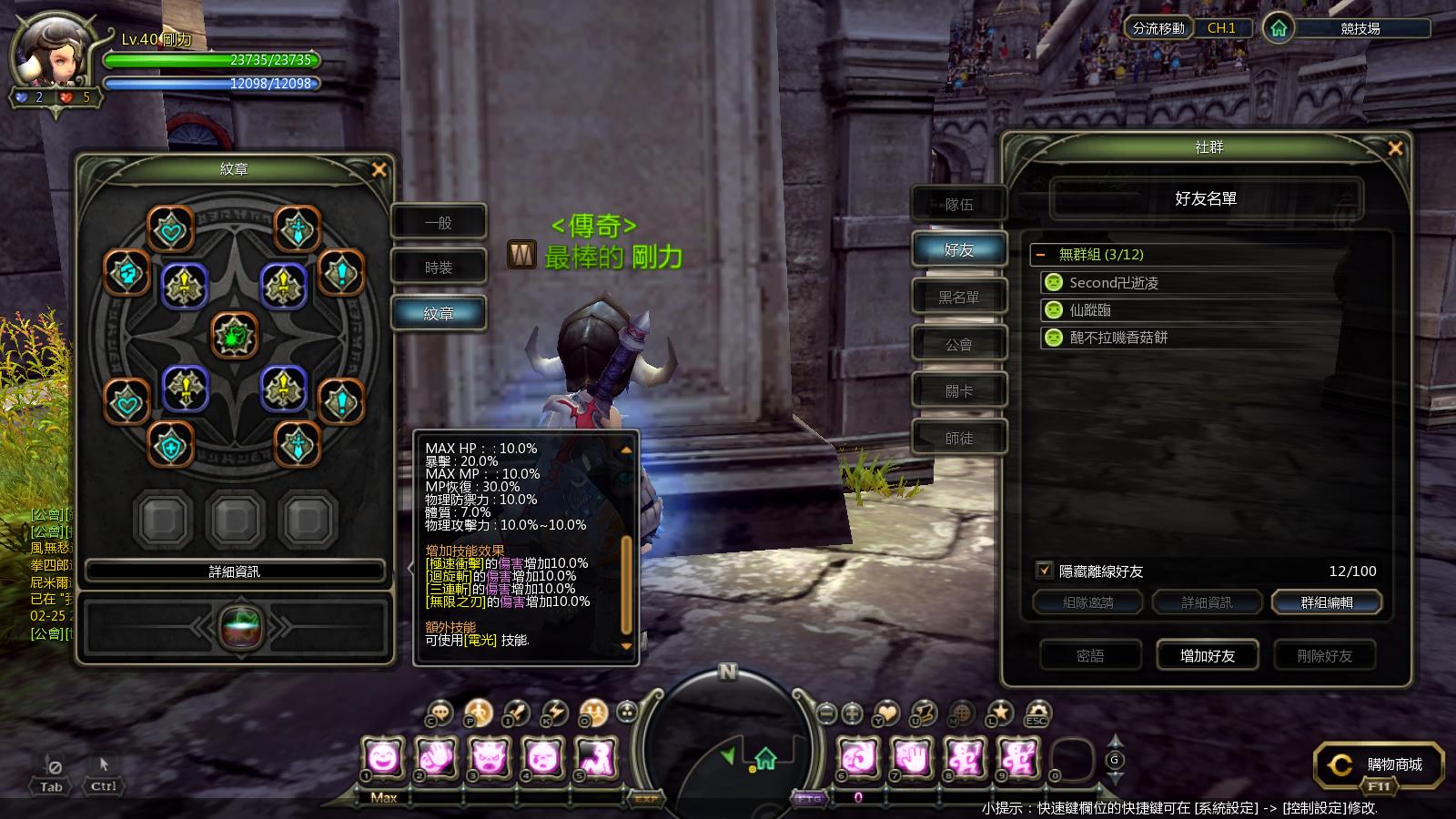Close the 紋章 crest window
Image resolution: width=1456 pixels, height=819 pixels.
point(379,169)
